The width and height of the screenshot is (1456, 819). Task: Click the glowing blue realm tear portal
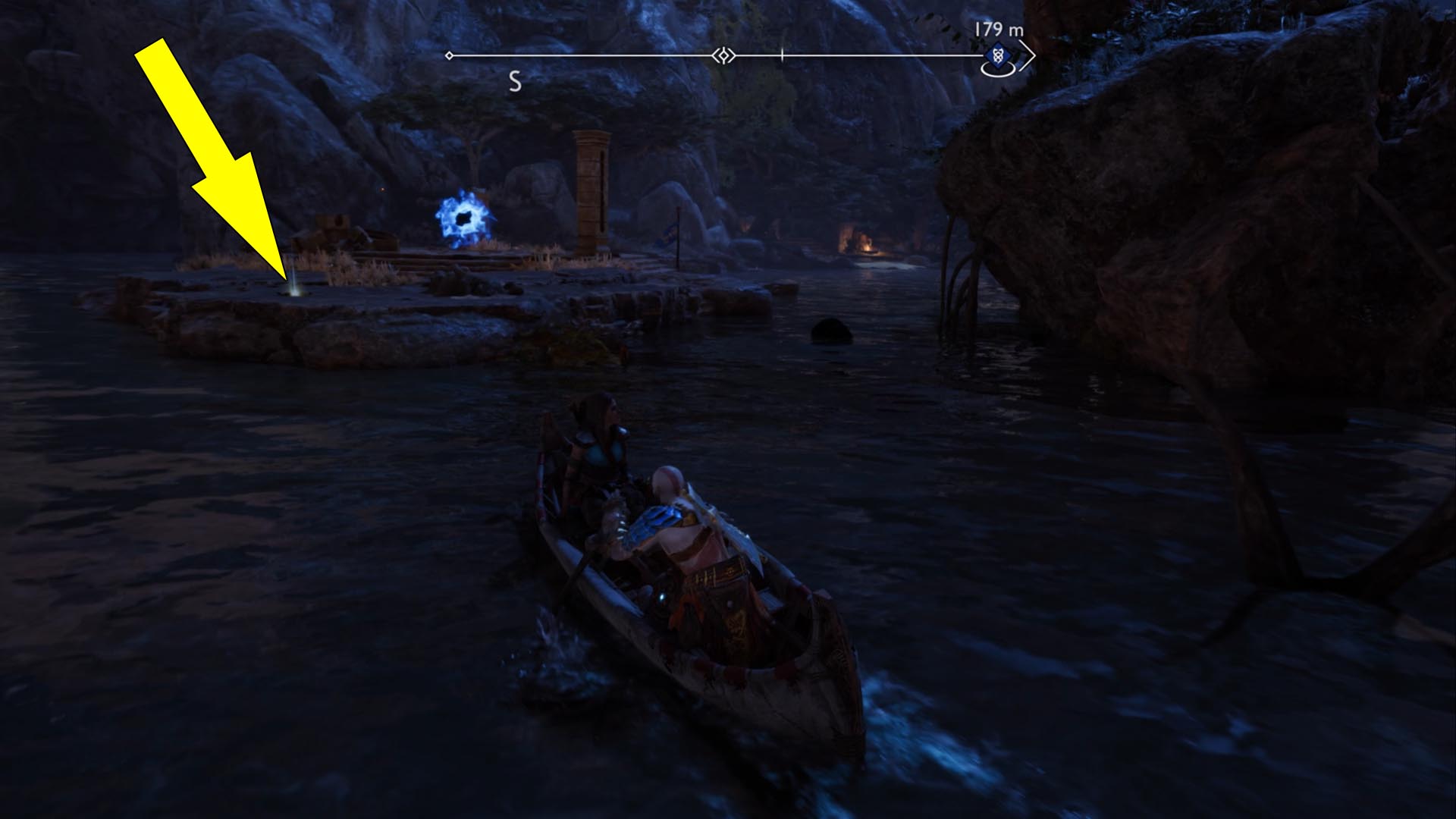(x=464, y=217)
